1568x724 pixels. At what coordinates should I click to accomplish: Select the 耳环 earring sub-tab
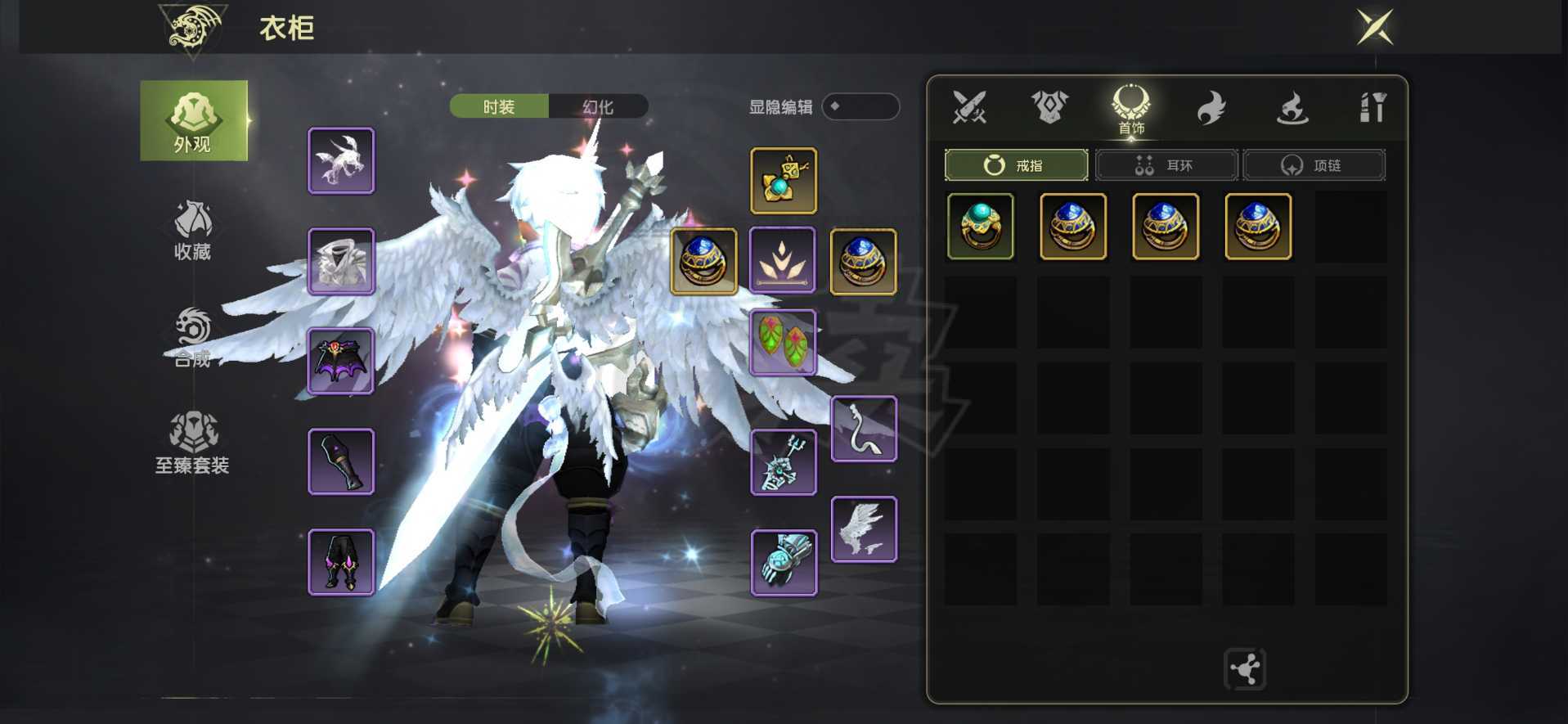(x=1166, y=165)
